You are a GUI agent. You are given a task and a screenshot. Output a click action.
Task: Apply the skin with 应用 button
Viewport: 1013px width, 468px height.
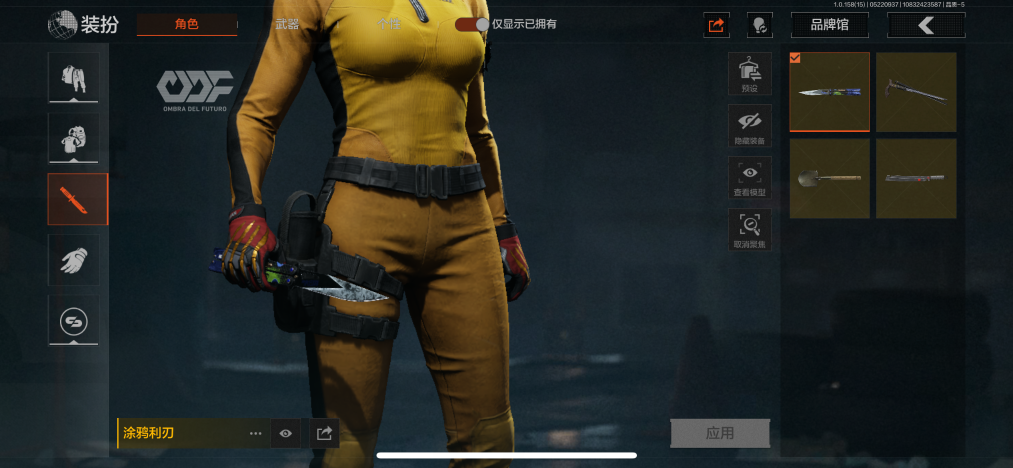[719, 433]
